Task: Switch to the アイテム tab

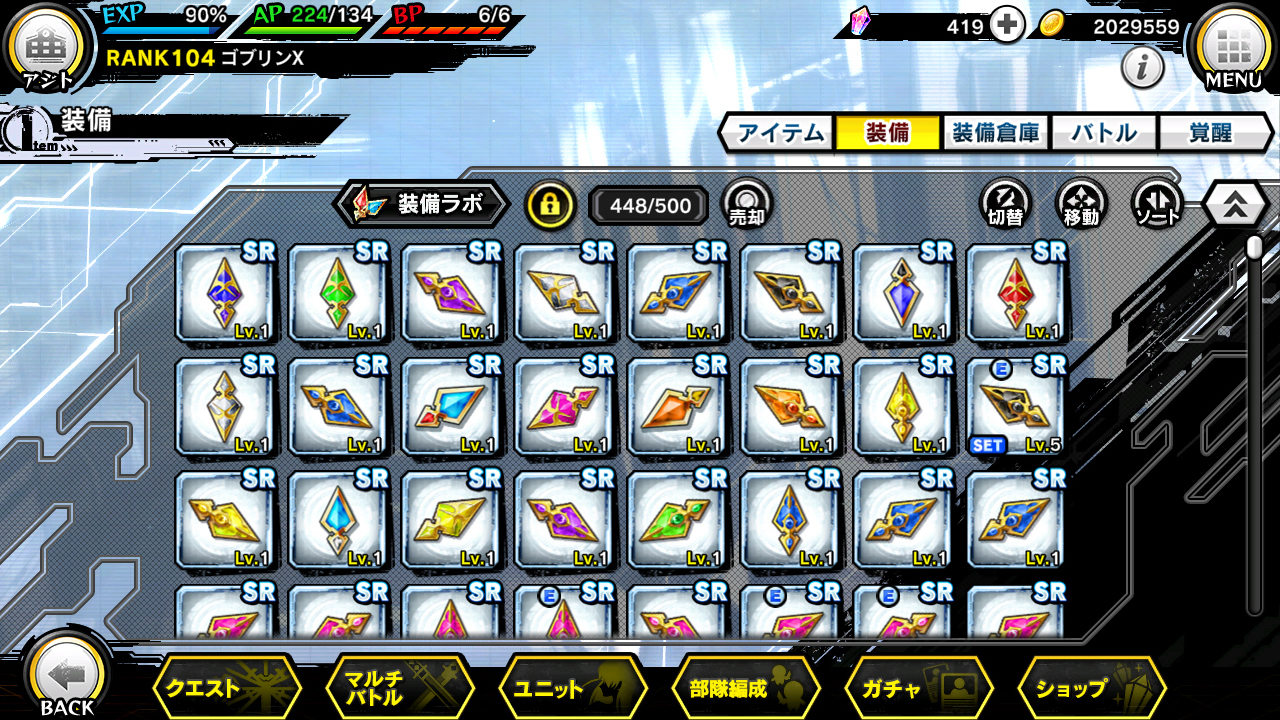Action: [777, 133]
